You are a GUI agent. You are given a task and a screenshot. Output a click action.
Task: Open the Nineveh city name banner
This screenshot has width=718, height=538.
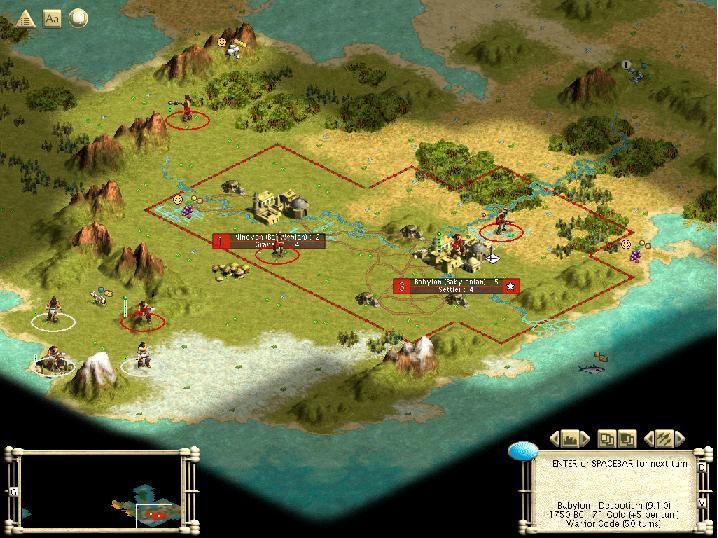tap(270, 240)
